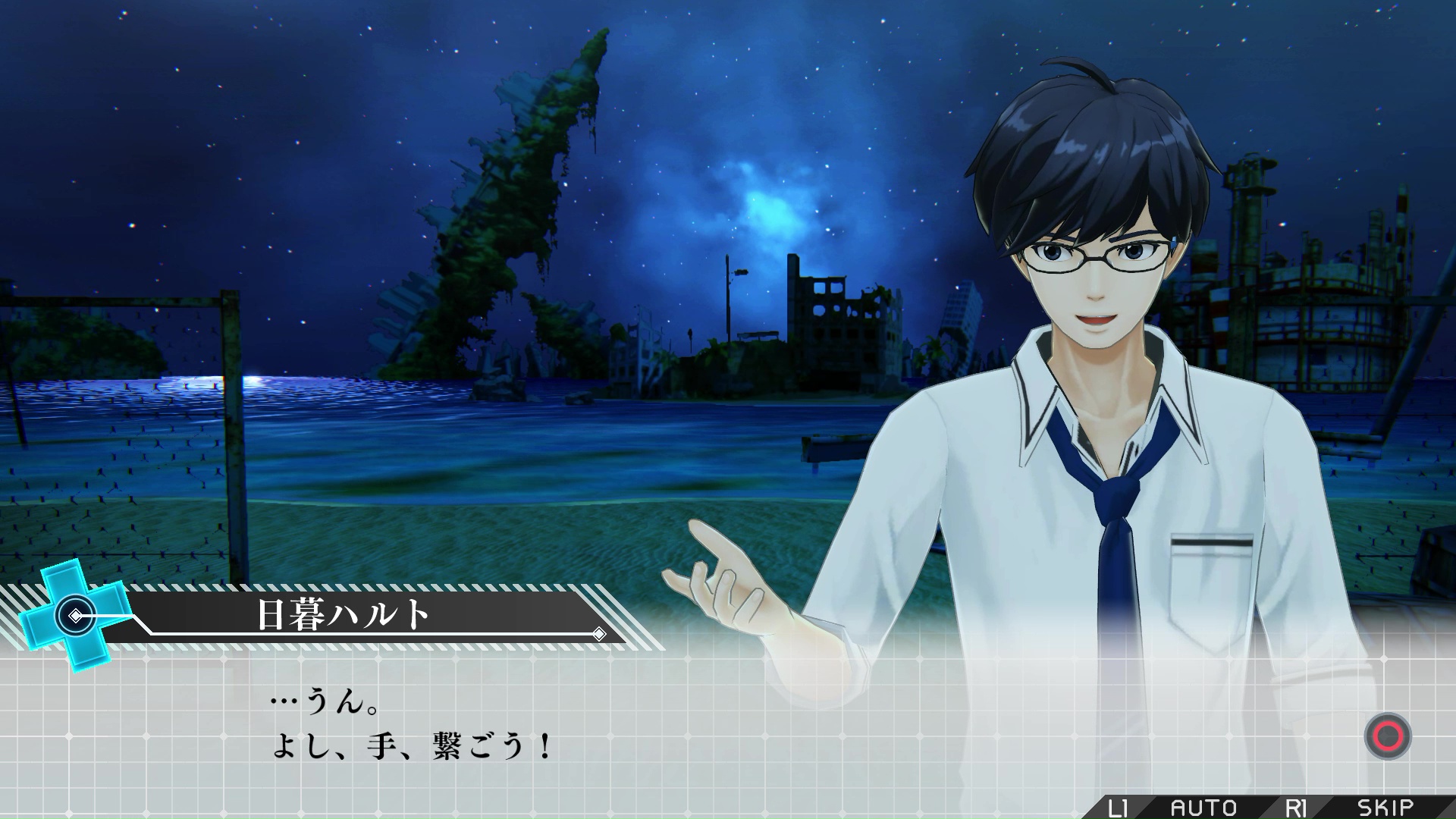Turn on AUTO dialogue advance
The image size is (1456, 819).
click(x=1203, y=807)
